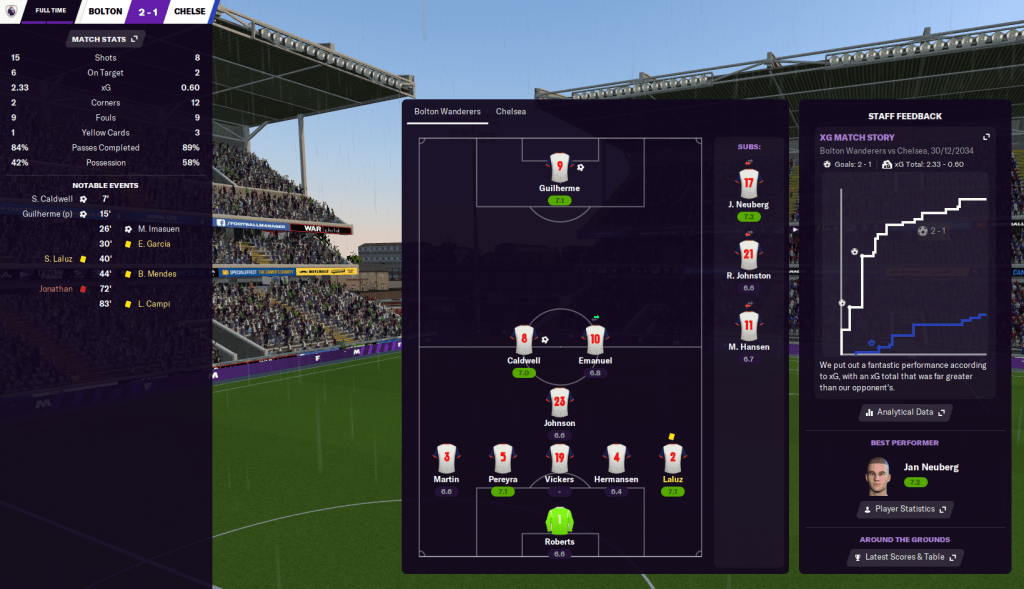The width and height of the screenshot is (1024, 589).
Task: Select Johnson's number 23 shirt
Action: [559, 402]
